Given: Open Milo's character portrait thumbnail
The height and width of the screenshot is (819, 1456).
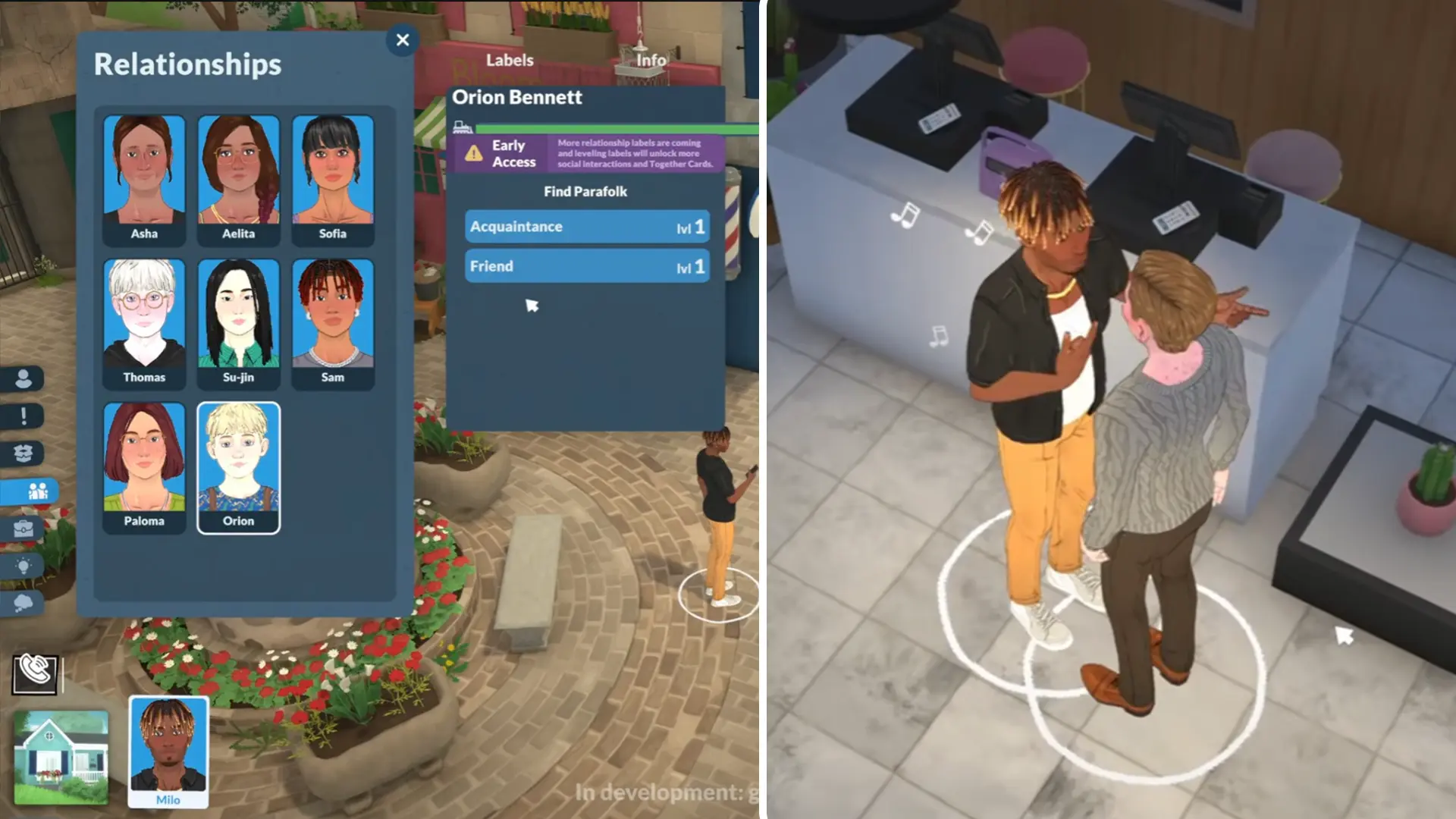Looking at the screenshot, I should 168,751.
